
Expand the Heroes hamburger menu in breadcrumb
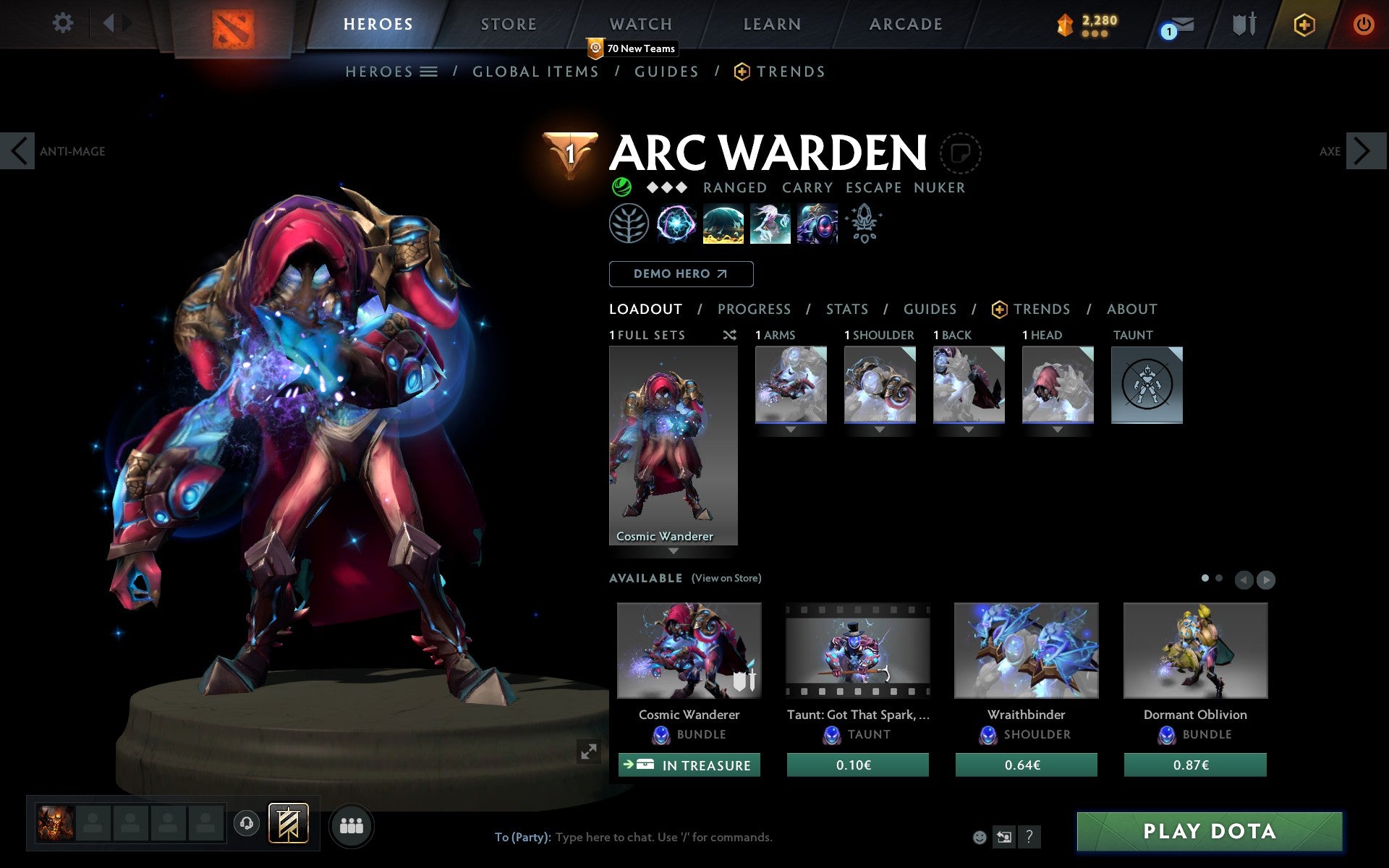[428, 72]
